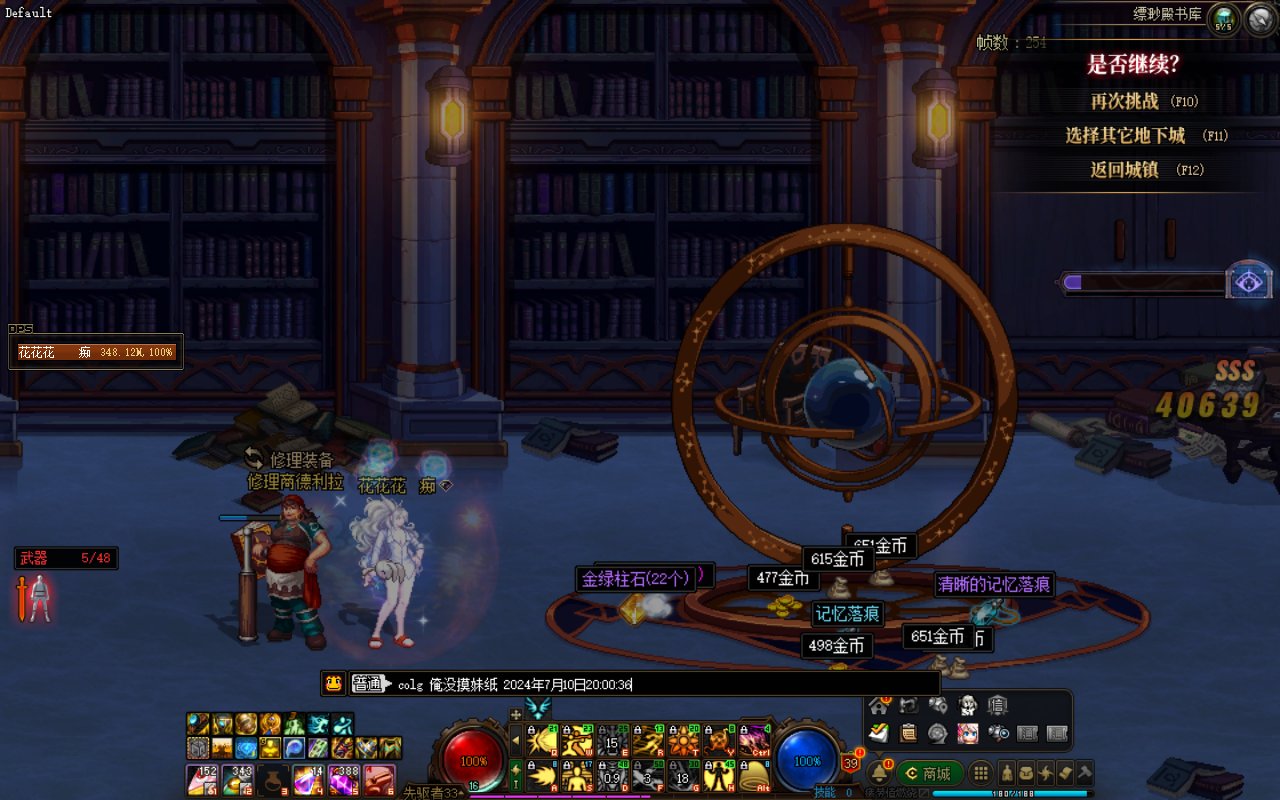1280x800 pixels.
Task: Open the nine-dot grid menu button
Action: (x=982, y=773)
